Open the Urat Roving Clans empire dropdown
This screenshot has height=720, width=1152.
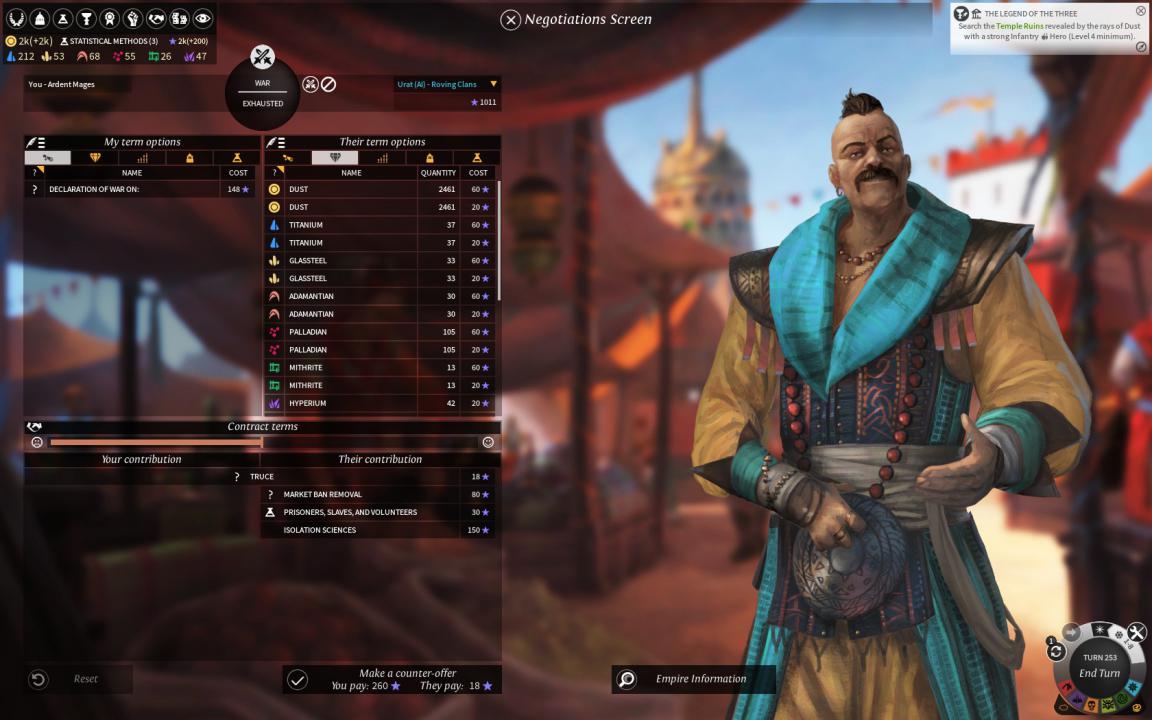coord(493,84)
